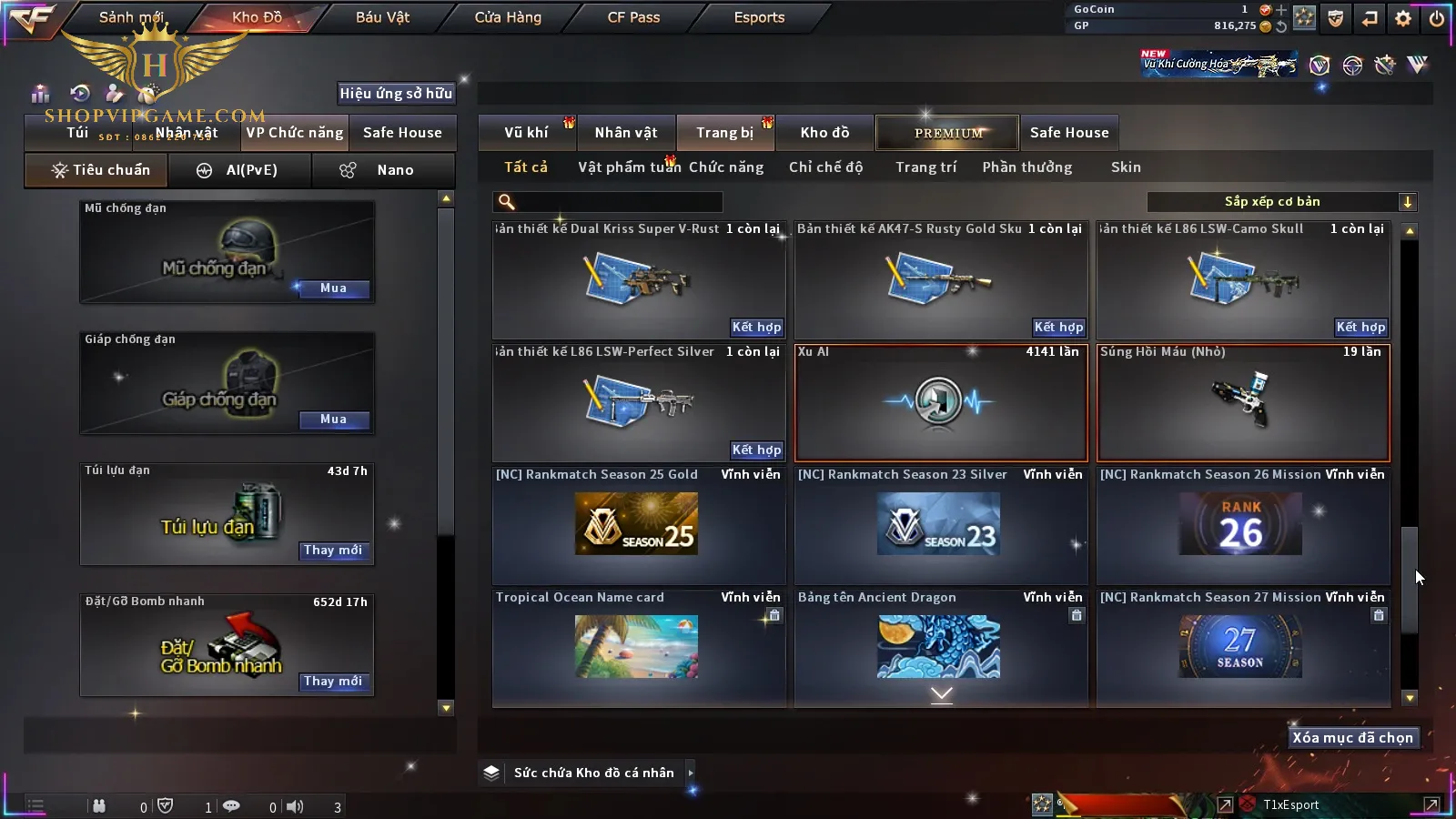The image size is (1456, 819).
Task: Open the PREMIUM tab
Action: coord(948,133)
